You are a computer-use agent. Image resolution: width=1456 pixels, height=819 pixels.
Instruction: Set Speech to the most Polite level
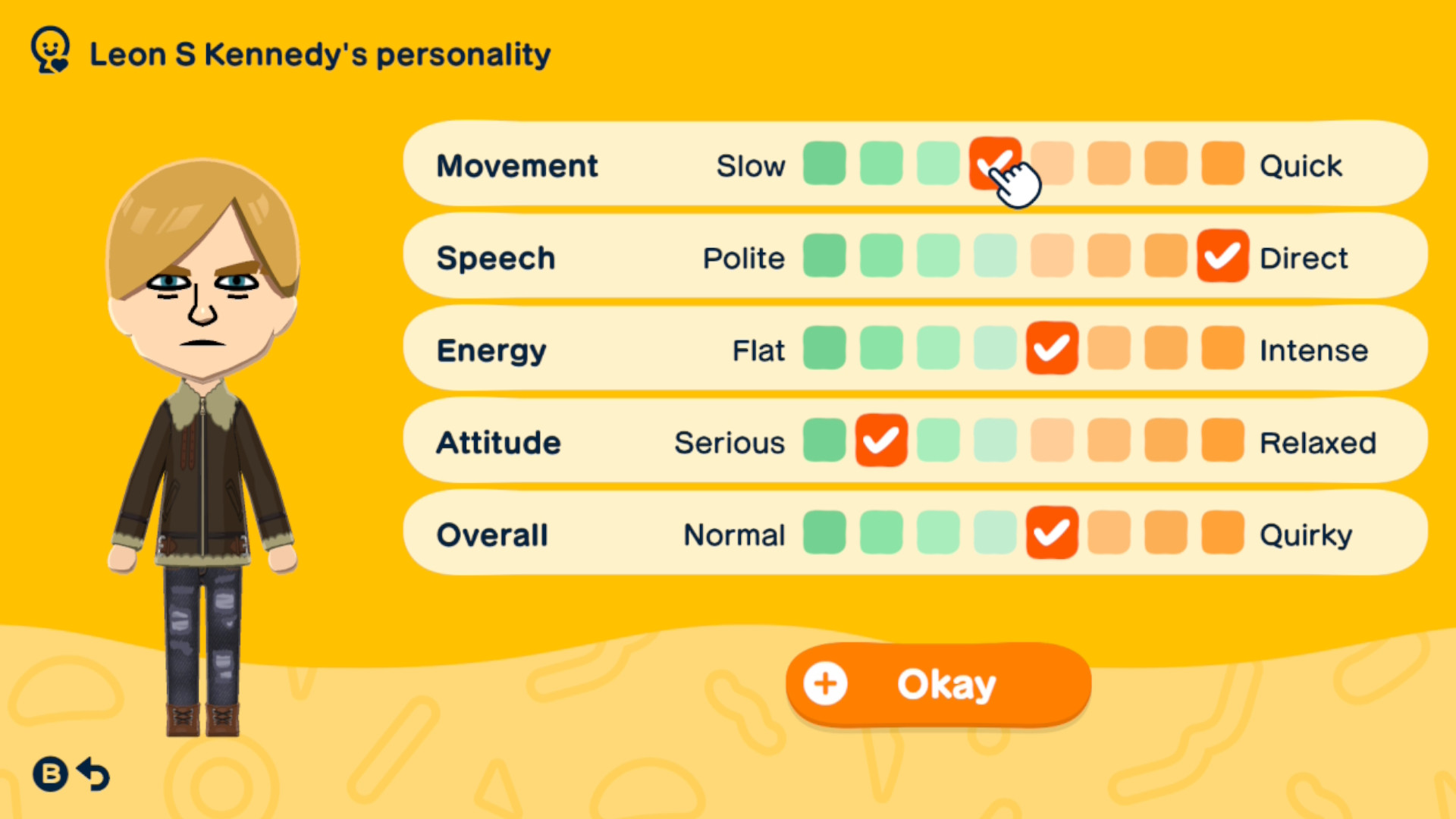[824, 256]
